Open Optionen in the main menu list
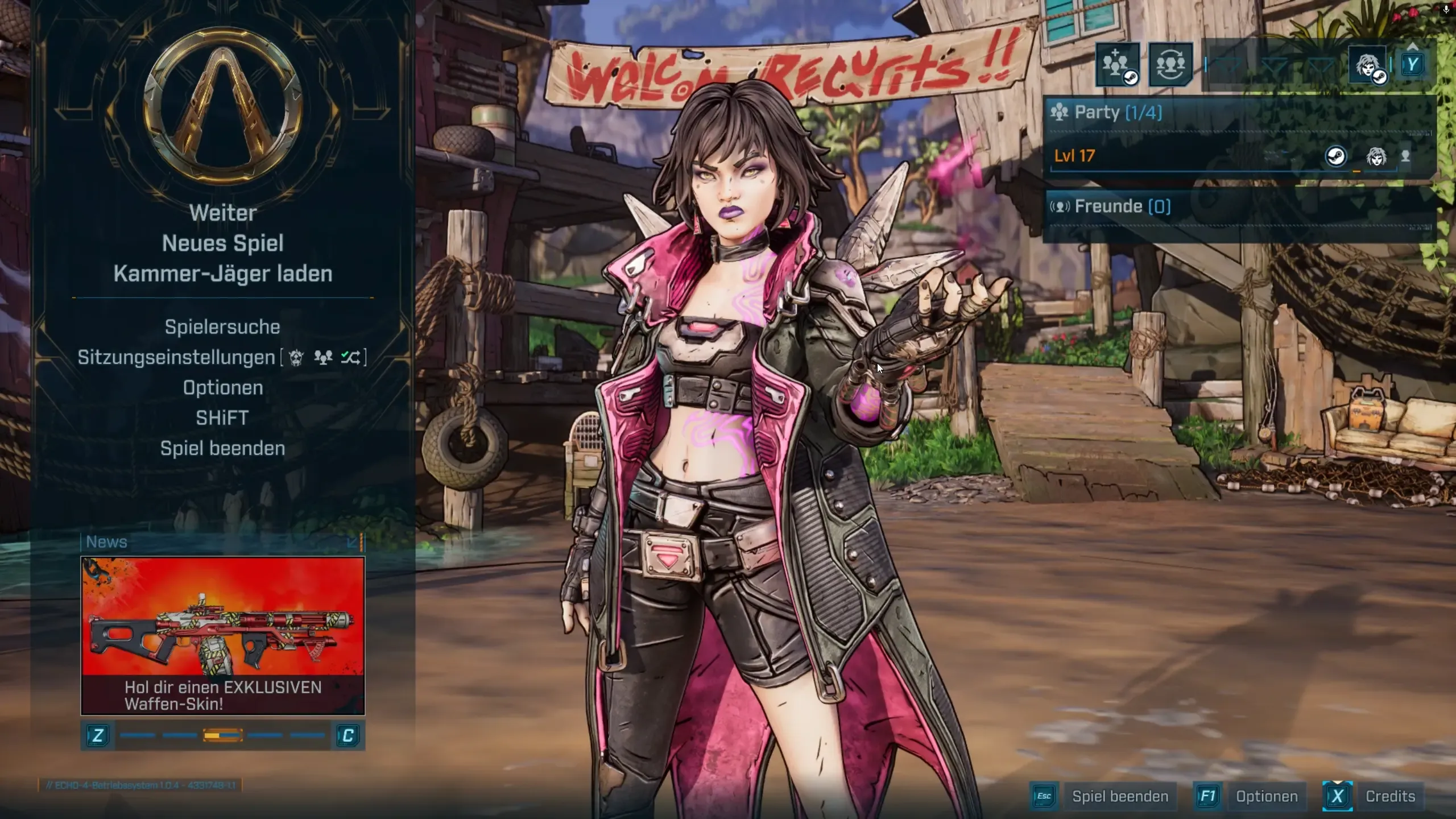 click(222, 388)
